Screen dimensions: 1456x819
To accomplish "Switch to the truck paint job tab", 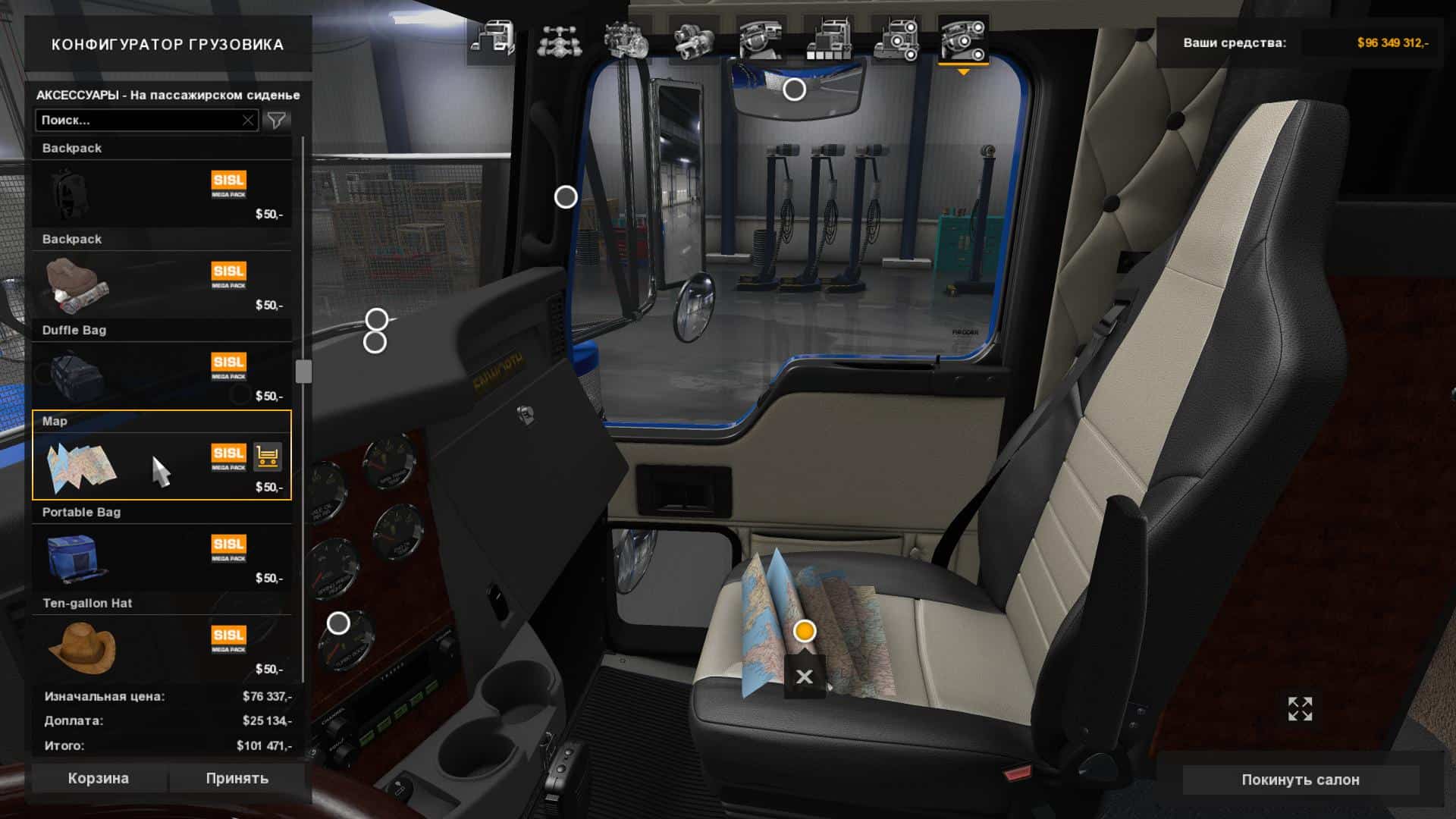I will pos(828,40).
